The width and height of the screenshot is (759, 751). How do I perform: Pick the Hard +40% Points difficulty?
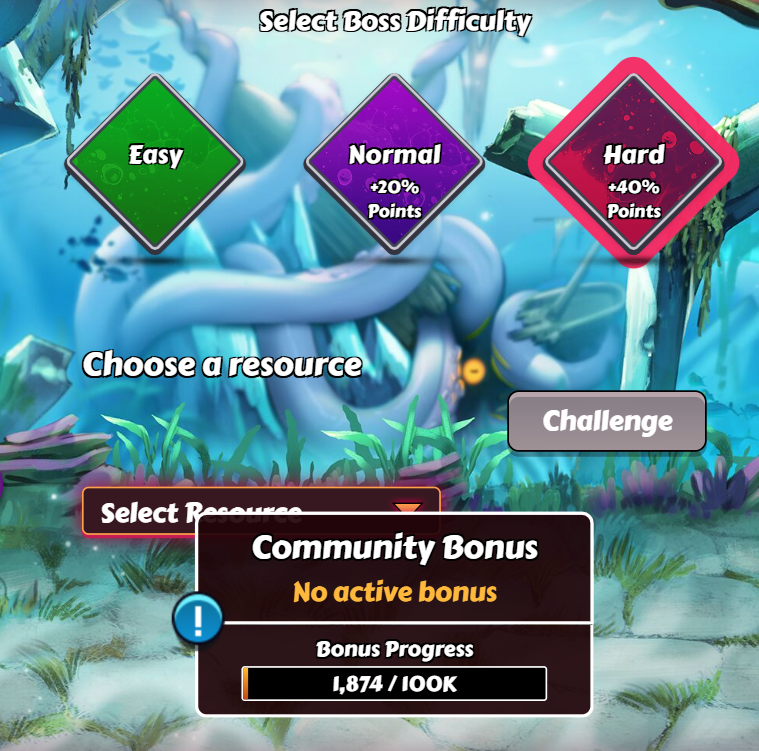pyautogui.click(x=633, y=165)
